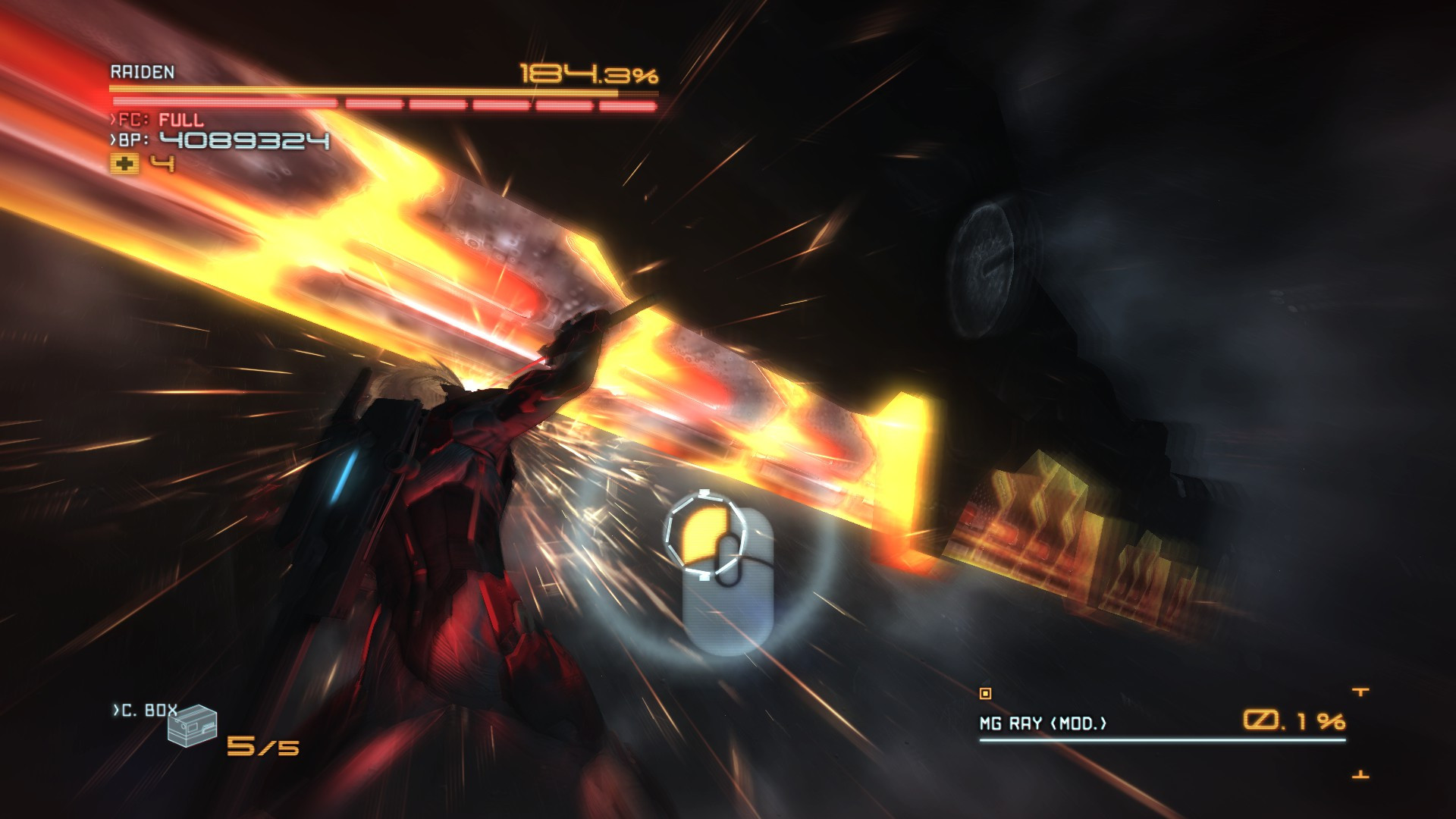Select the RAIDEN nameplate

[x=140, y=73]
